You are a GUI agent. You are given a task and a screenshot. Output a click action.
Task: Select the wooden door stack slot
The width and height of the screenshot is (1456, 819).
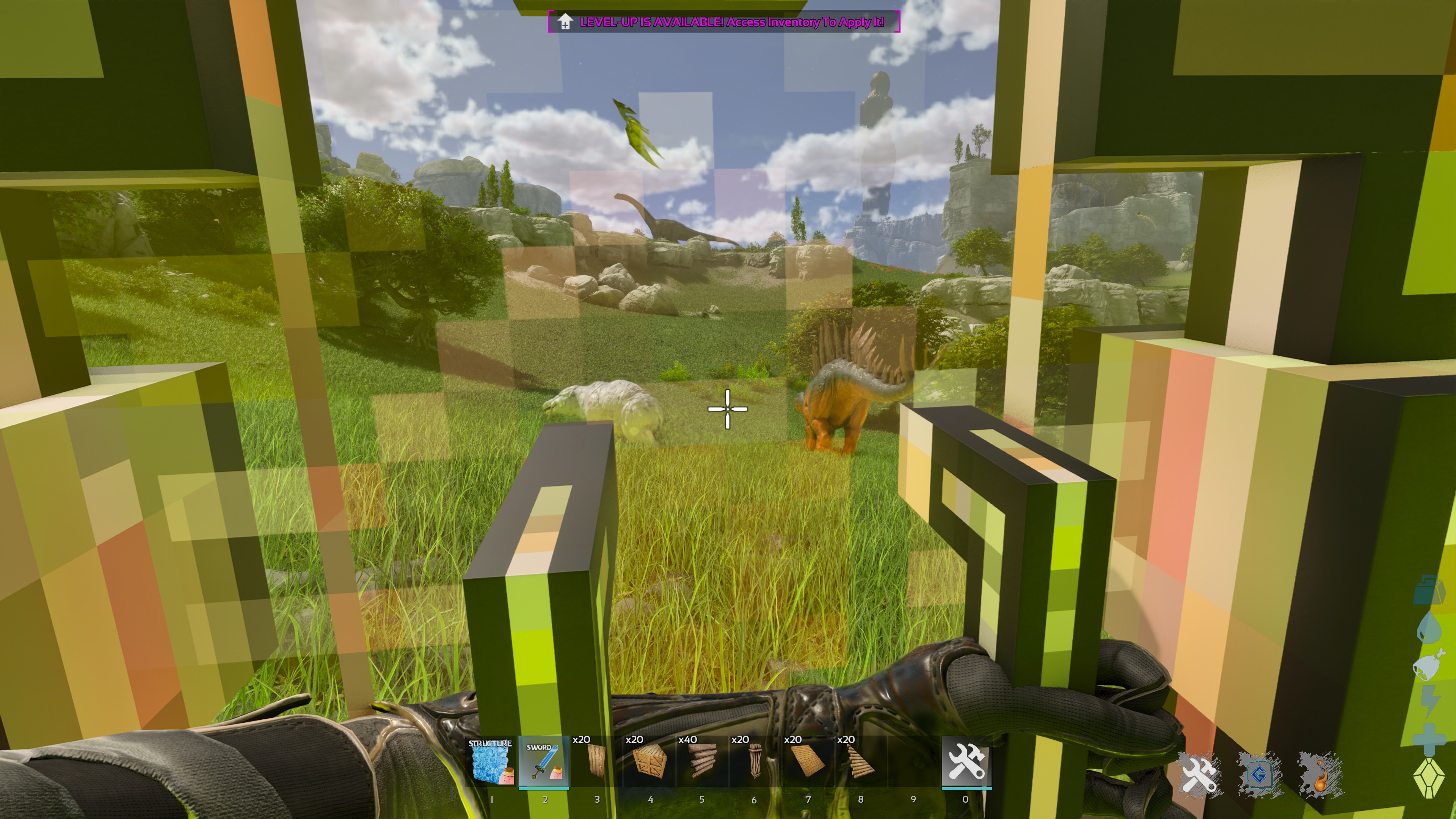pyautogui.click(x=596, y=762)
